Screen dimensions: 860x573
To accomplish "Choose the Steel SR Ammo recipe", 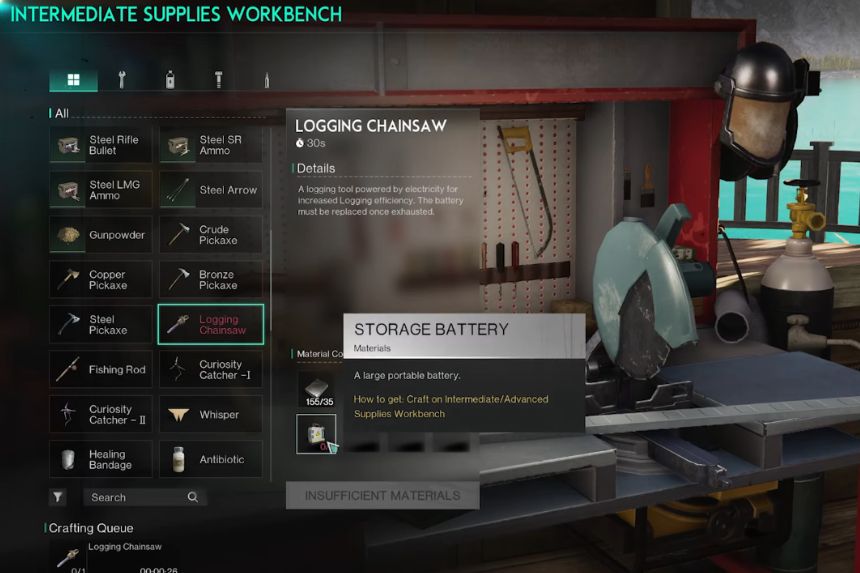I will click(x=211, y=145).
